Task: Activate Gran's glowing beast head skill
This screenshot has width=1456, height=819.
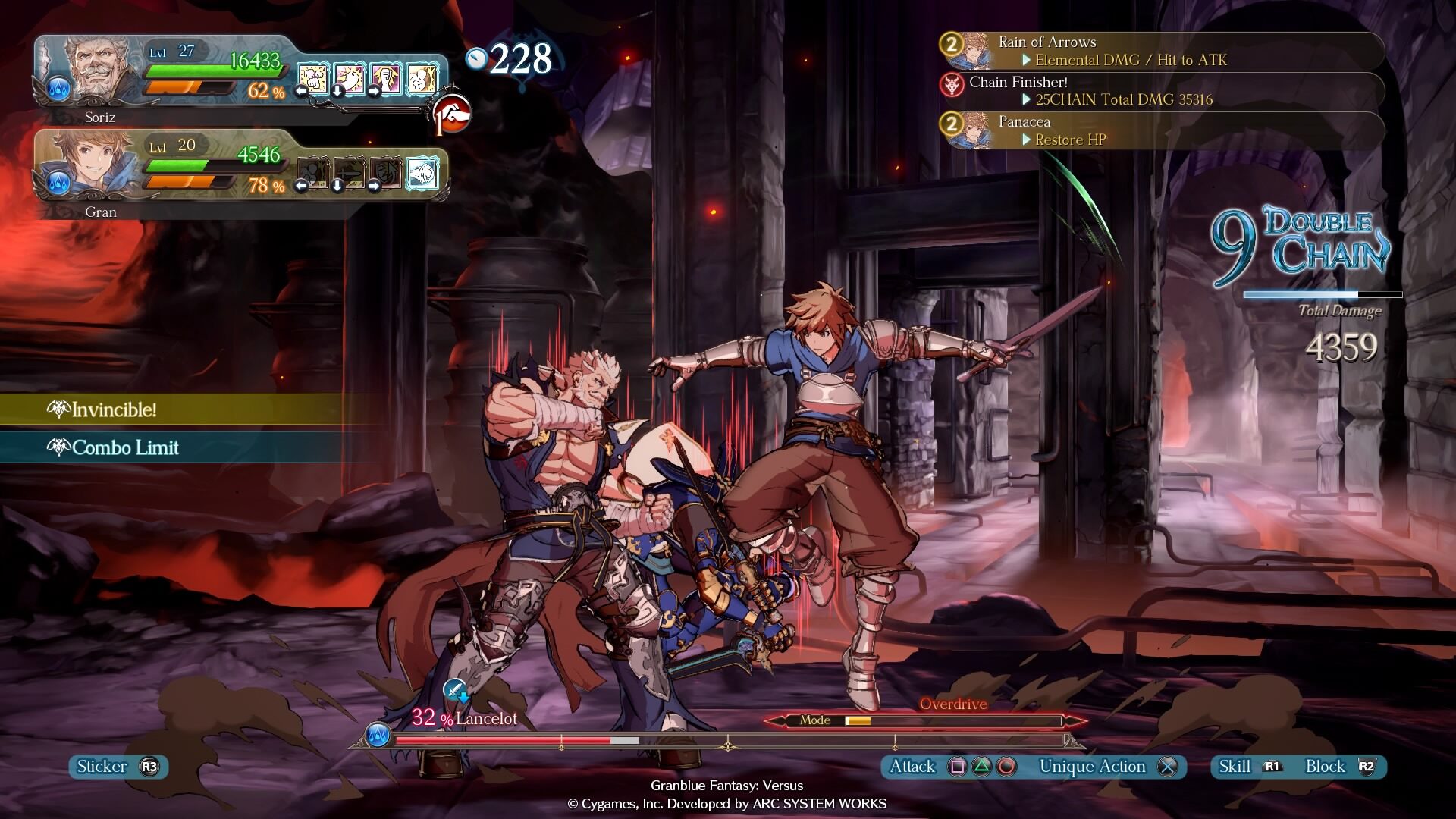Action: [x=422, y=173]
